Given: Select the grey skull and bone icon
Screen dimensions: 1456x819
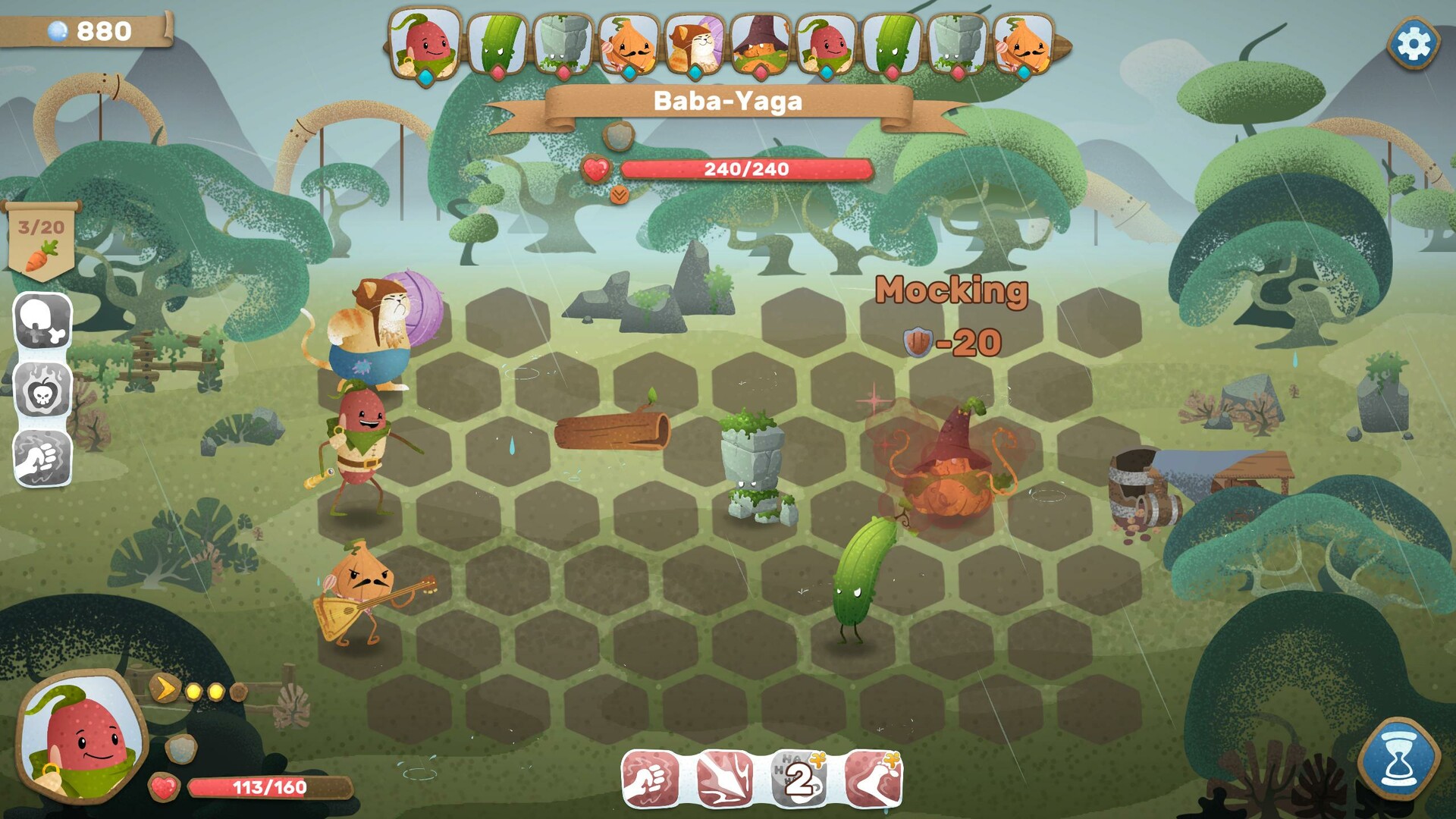Looking at the screenshot, I should click(42, 322).
